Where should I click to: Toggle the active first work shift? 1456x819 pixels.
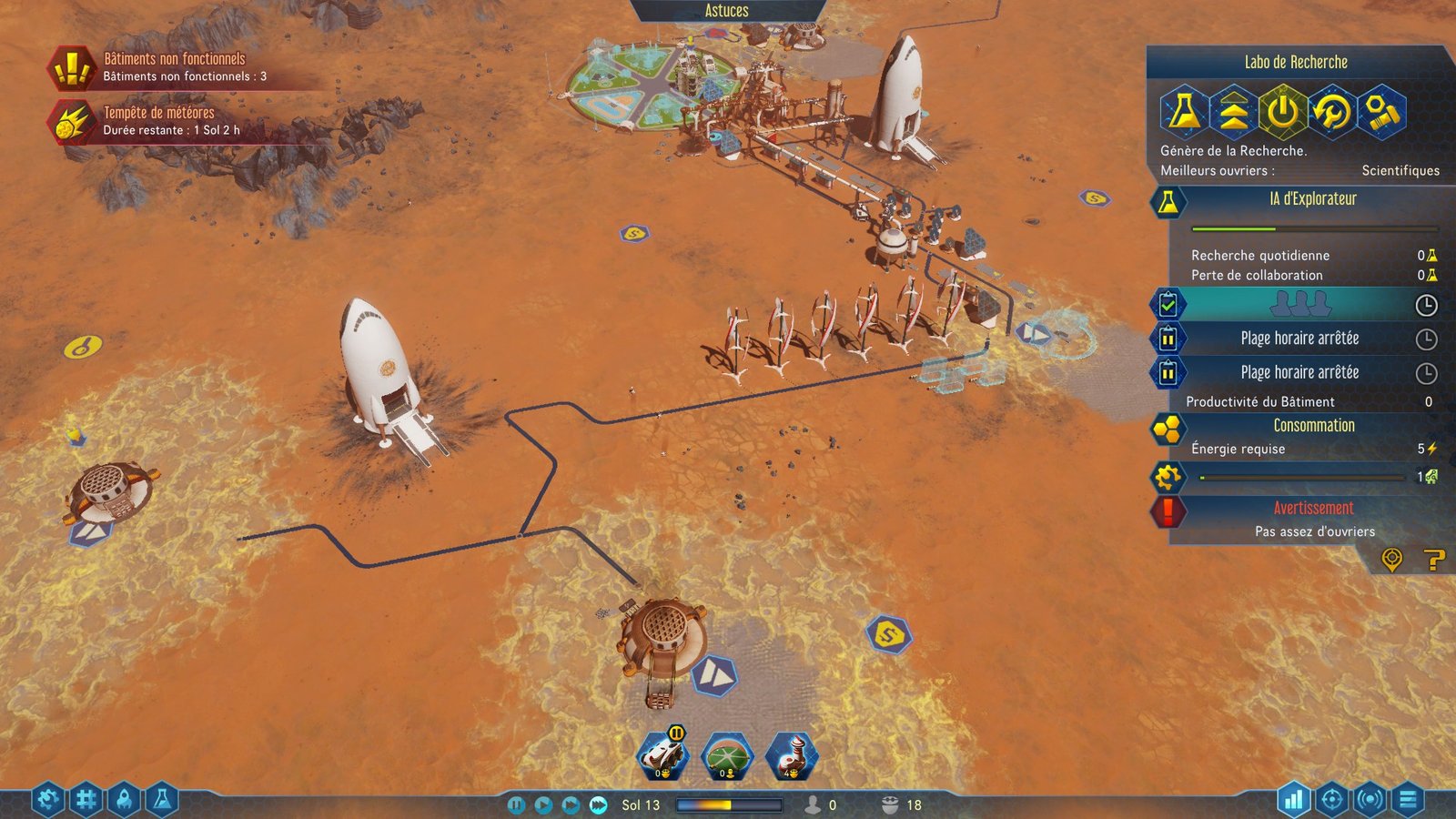tap(1168, 304)
